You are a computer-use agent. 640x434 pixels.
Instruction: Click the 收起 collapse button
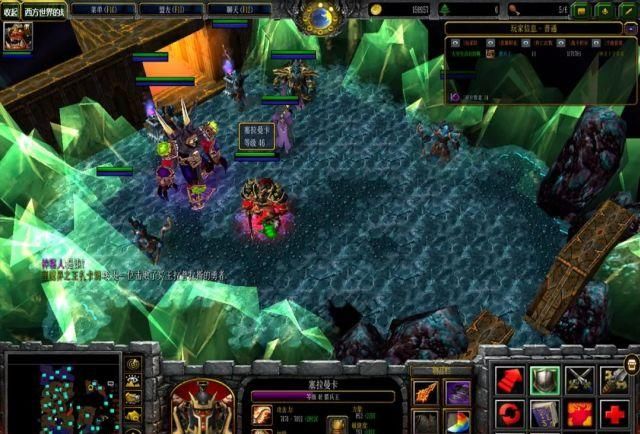(10, 11)
